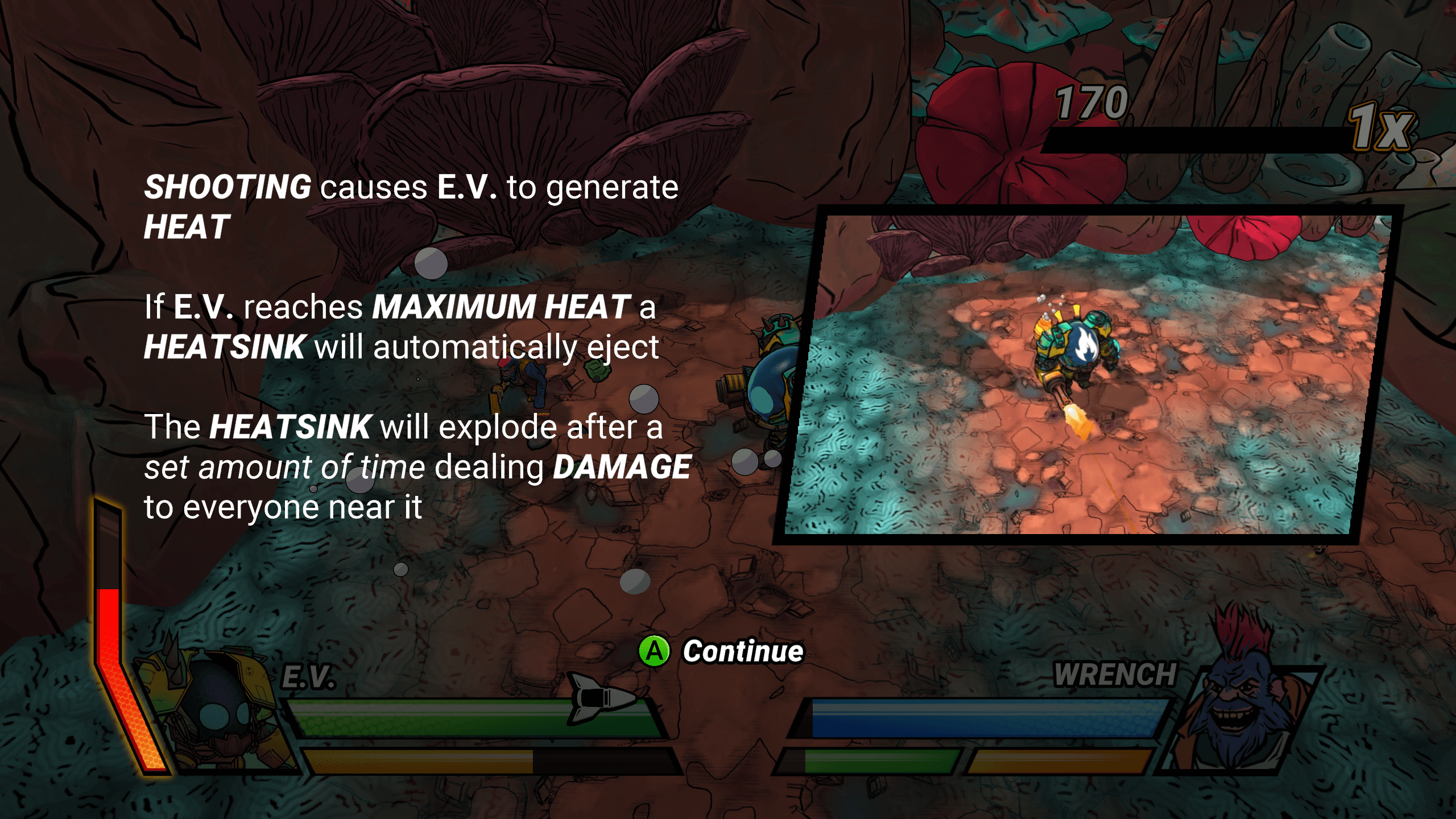Select the E.V. robot portrait
The image size is (1456, 819).
216,711
